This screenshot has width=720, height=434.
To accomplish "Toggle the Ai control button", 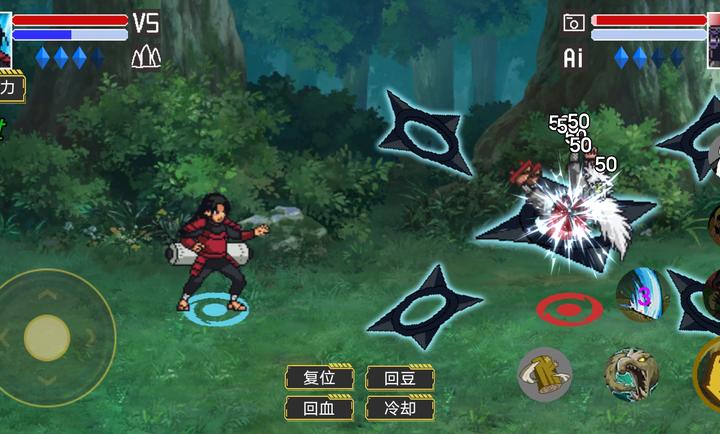I will (573, 58).
